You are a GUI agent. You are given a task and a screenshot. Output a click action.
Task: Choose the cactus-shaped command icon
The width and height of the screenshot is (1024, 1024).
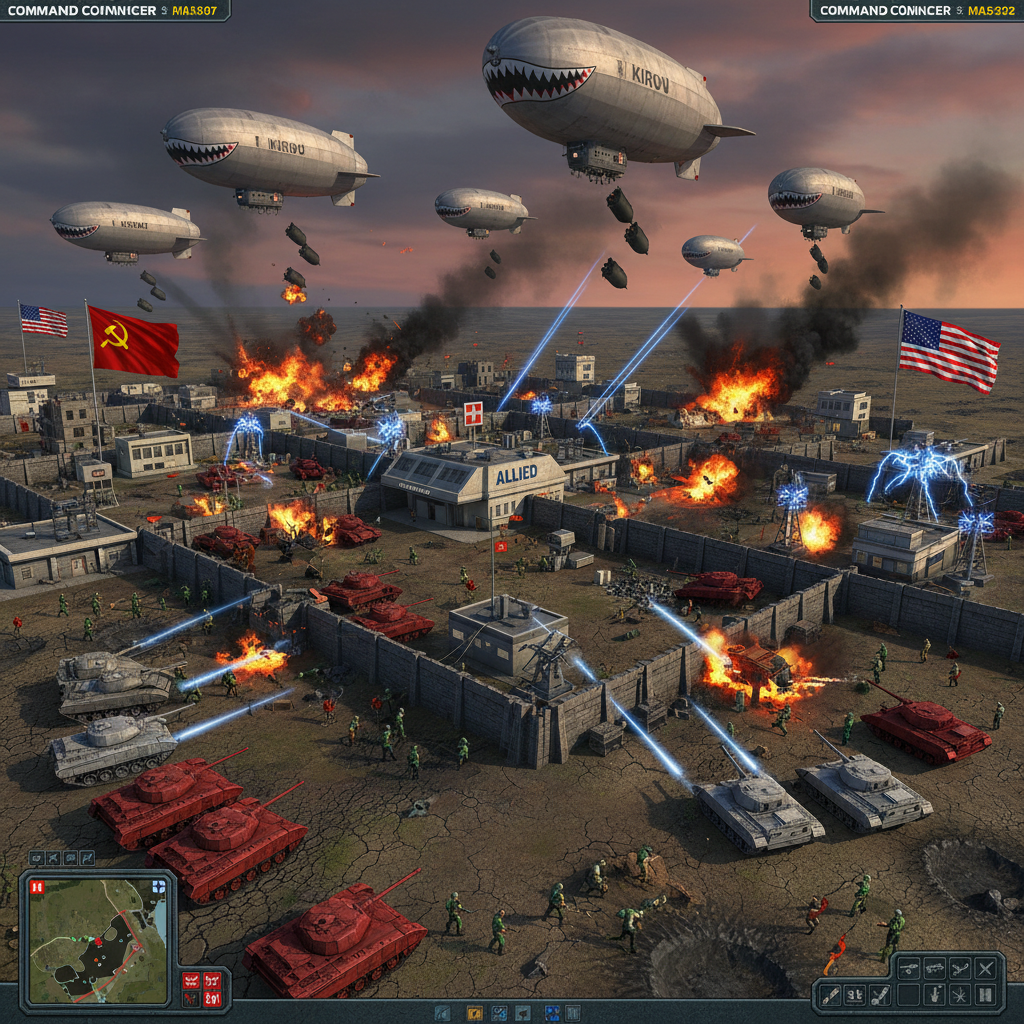pos(935,995)
